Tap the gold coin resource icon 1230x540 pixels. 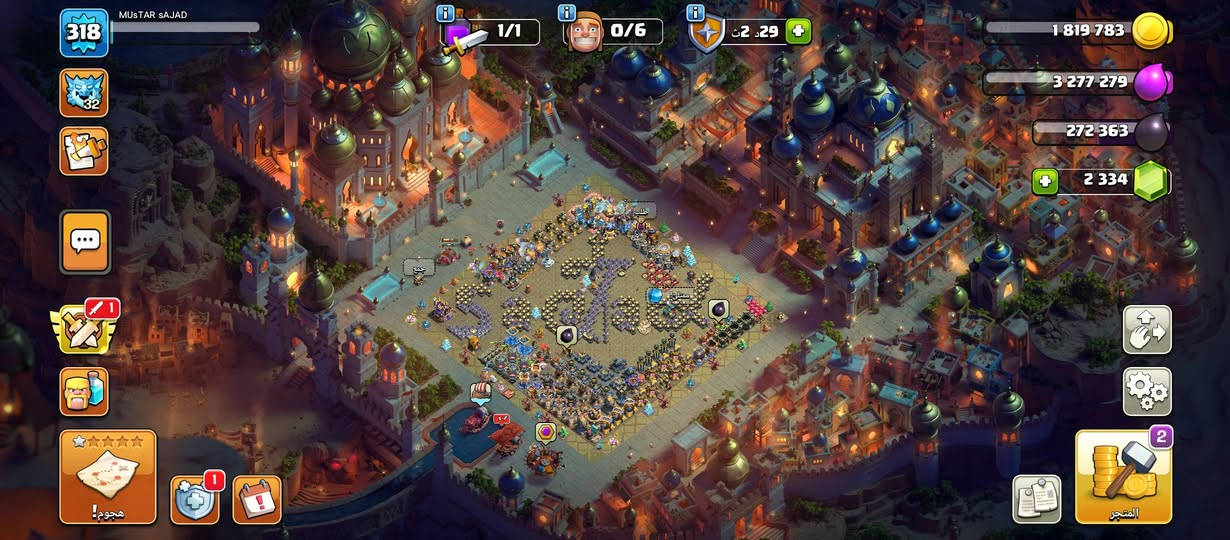pyautogui.click(x=1151, y=31)
